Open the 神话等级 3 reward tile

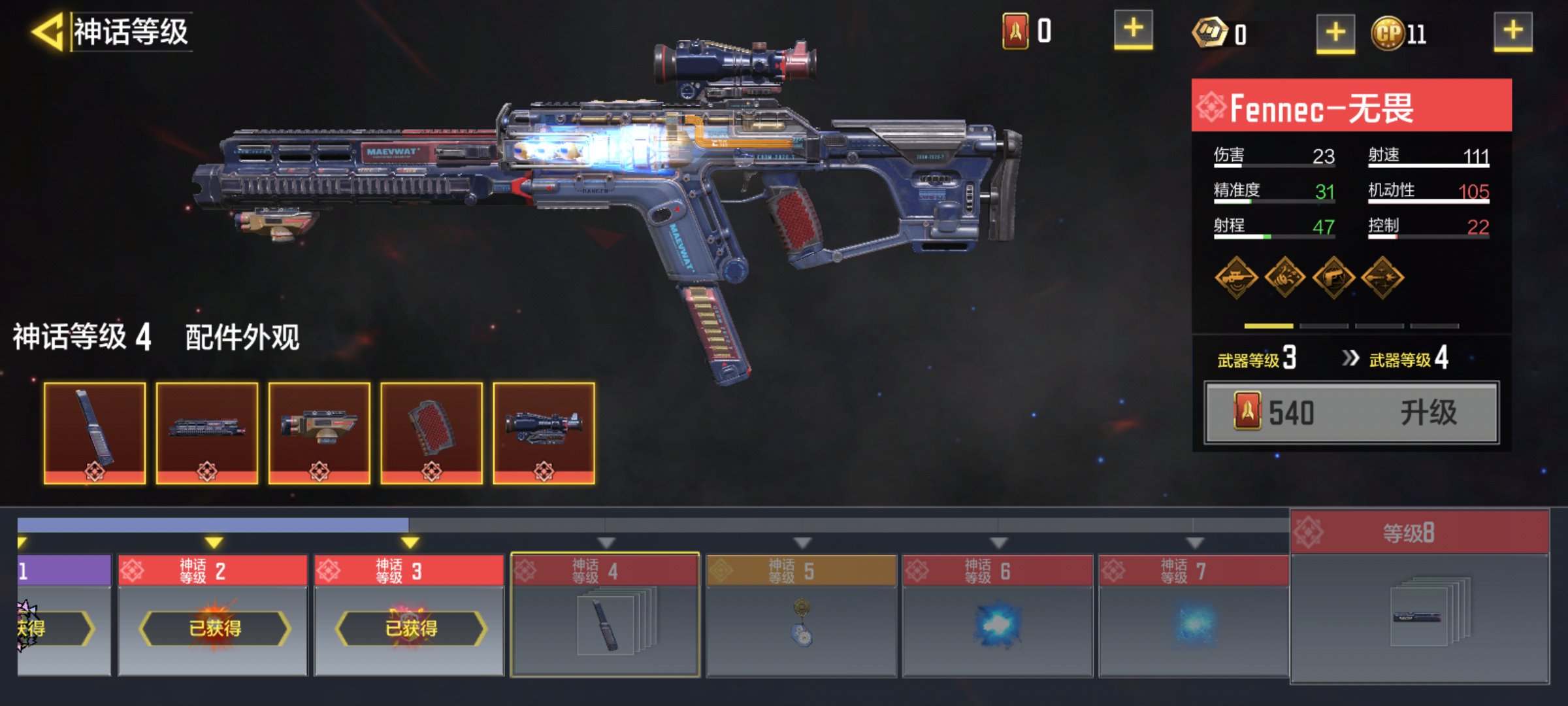(409, 614)
